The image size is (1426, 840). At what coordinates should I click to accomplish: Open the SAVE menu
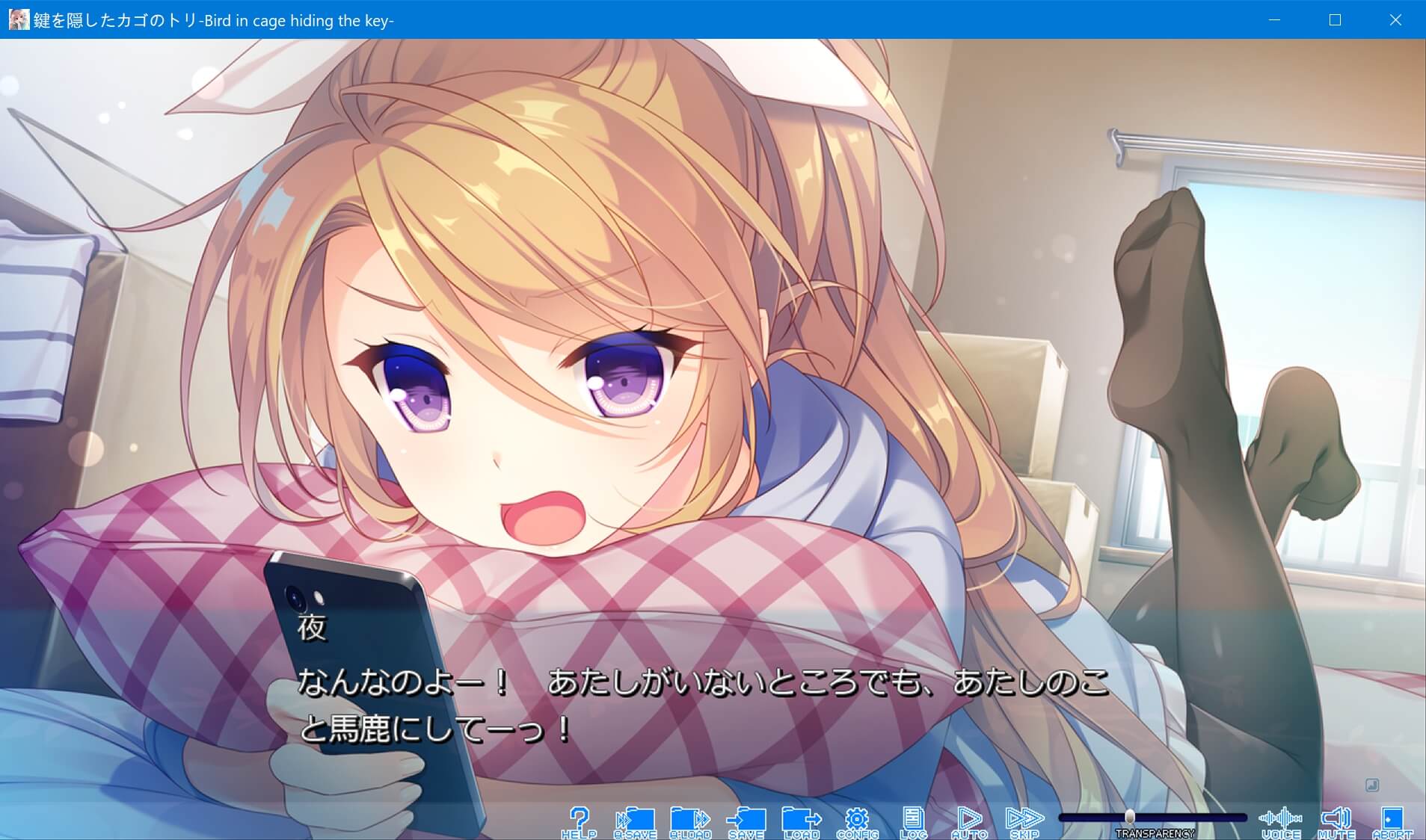[x=747, y=818]
